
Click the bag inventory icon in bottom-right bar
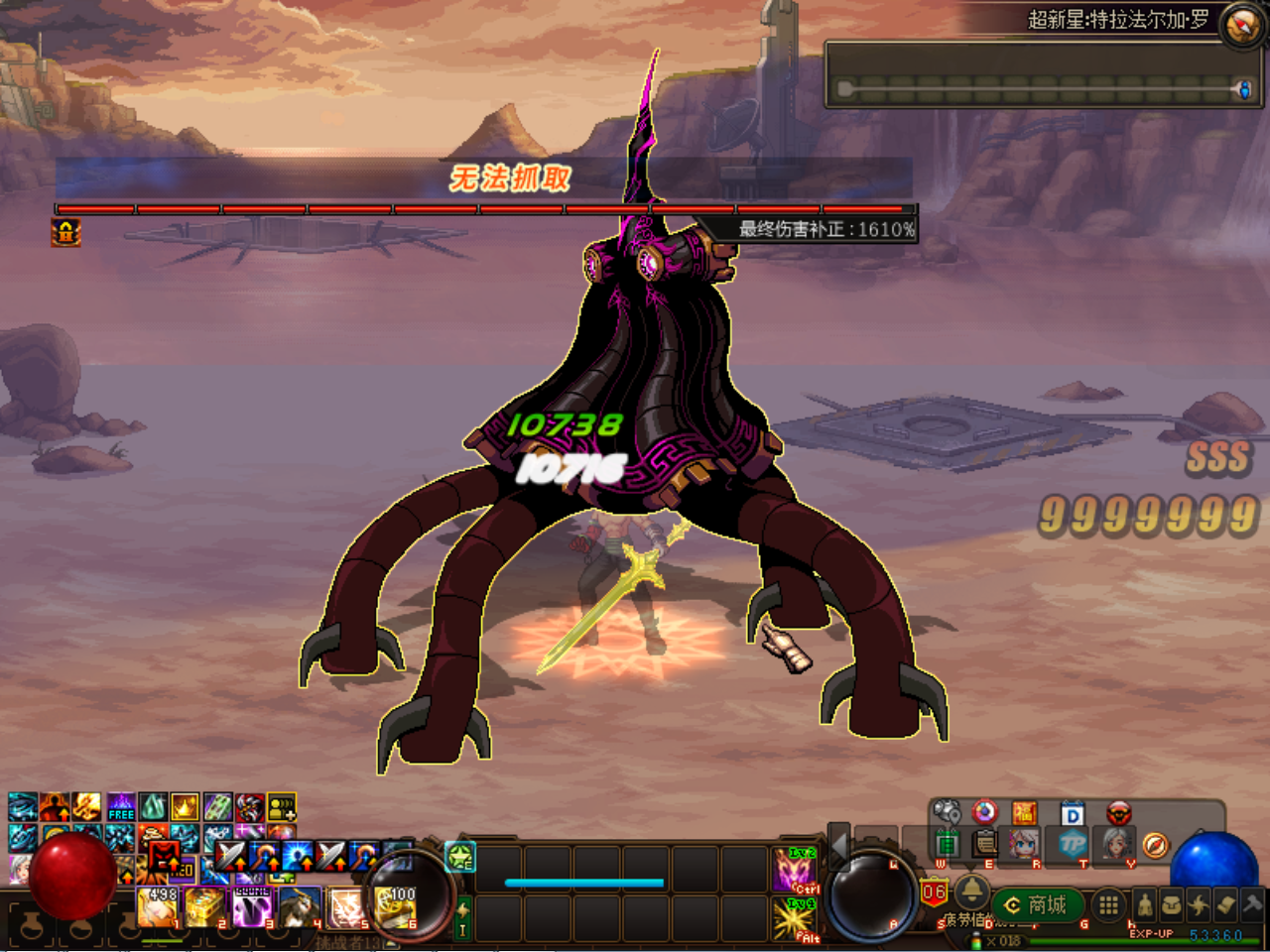click(1172, 903)
